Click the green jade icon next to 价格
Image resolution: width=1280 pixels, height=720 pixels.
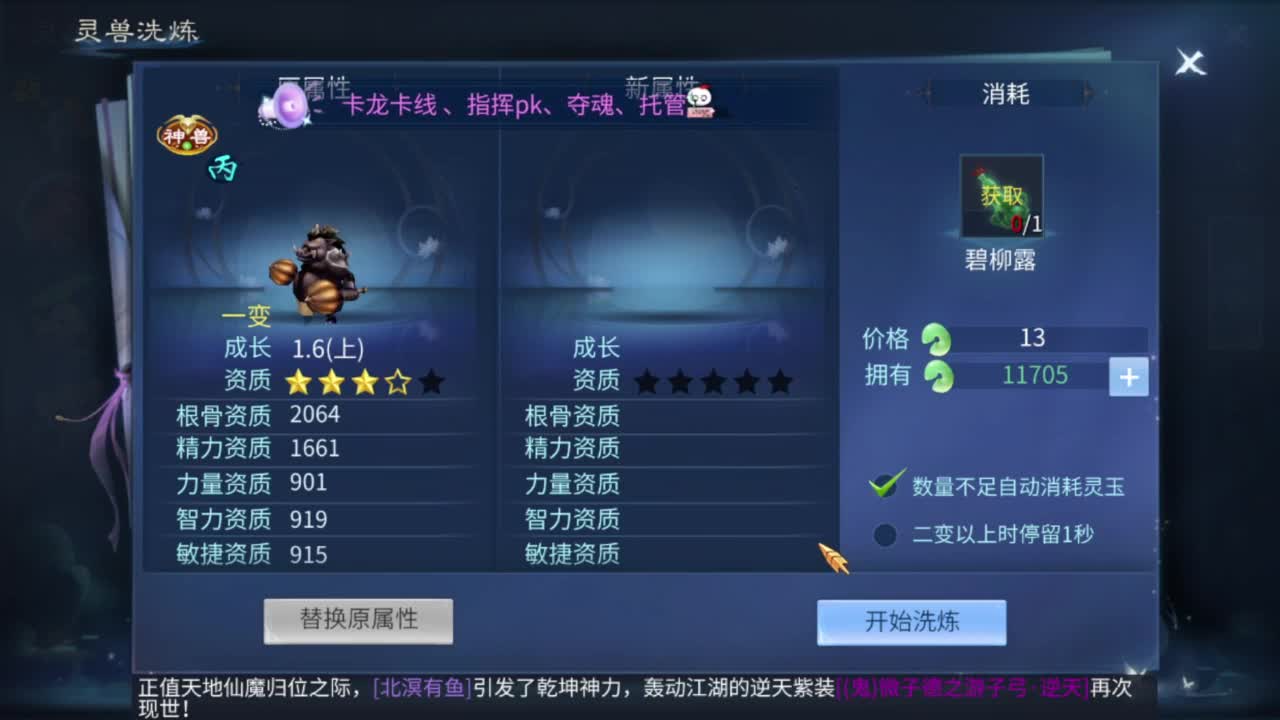937,338
